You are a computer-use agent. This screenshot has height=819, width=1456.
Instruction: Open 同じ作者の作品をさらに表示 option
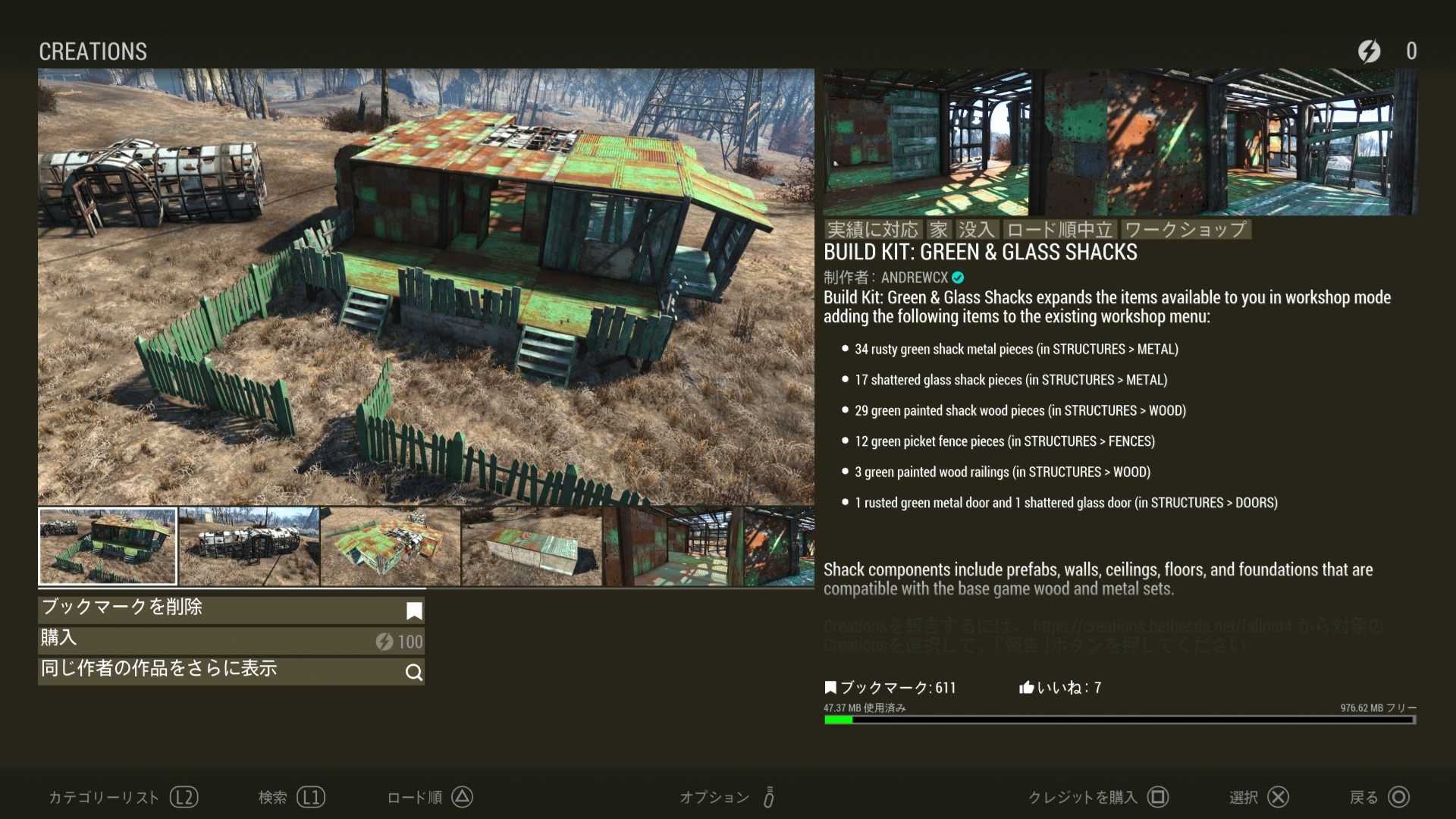pos(231,670)
